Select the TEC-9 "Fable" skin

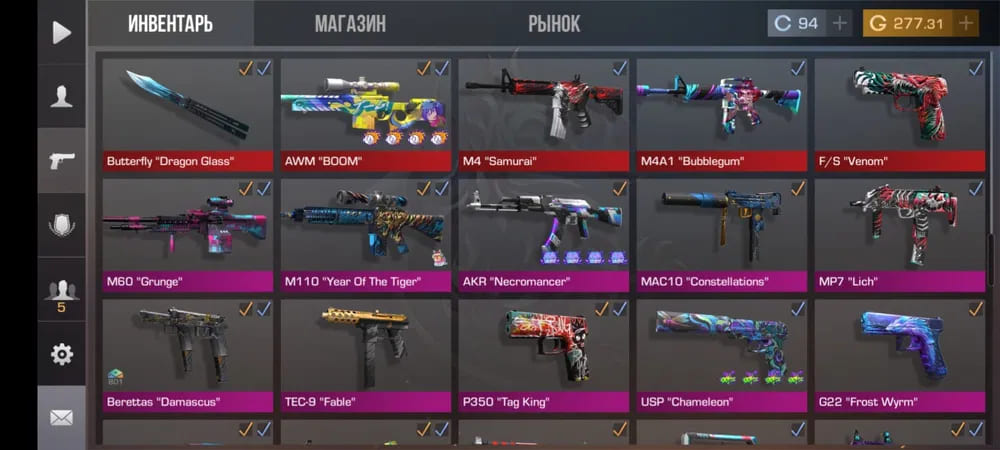pyautogui.click(x=365, y=355)
